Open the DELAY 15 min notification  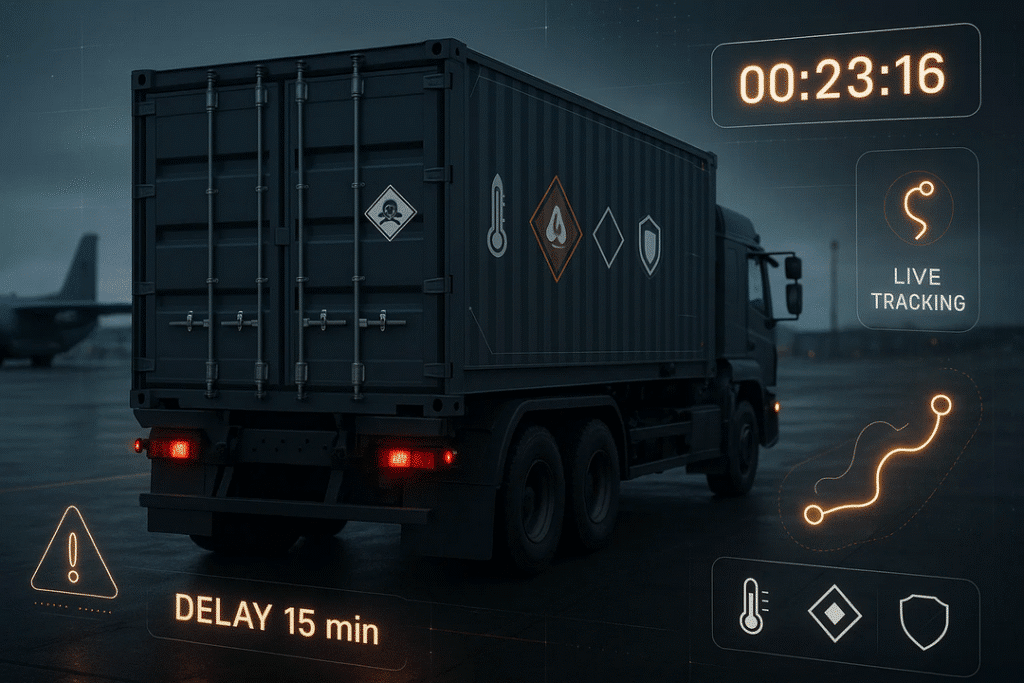277,615
